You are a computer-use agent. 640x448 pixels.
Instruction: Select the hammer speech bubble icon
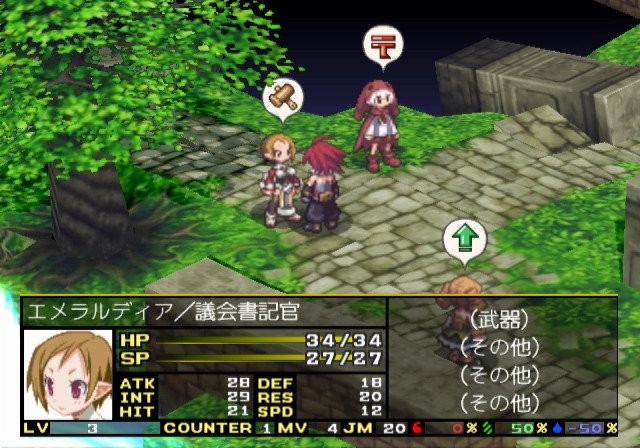pyautogui.click(x=282, y=98)
